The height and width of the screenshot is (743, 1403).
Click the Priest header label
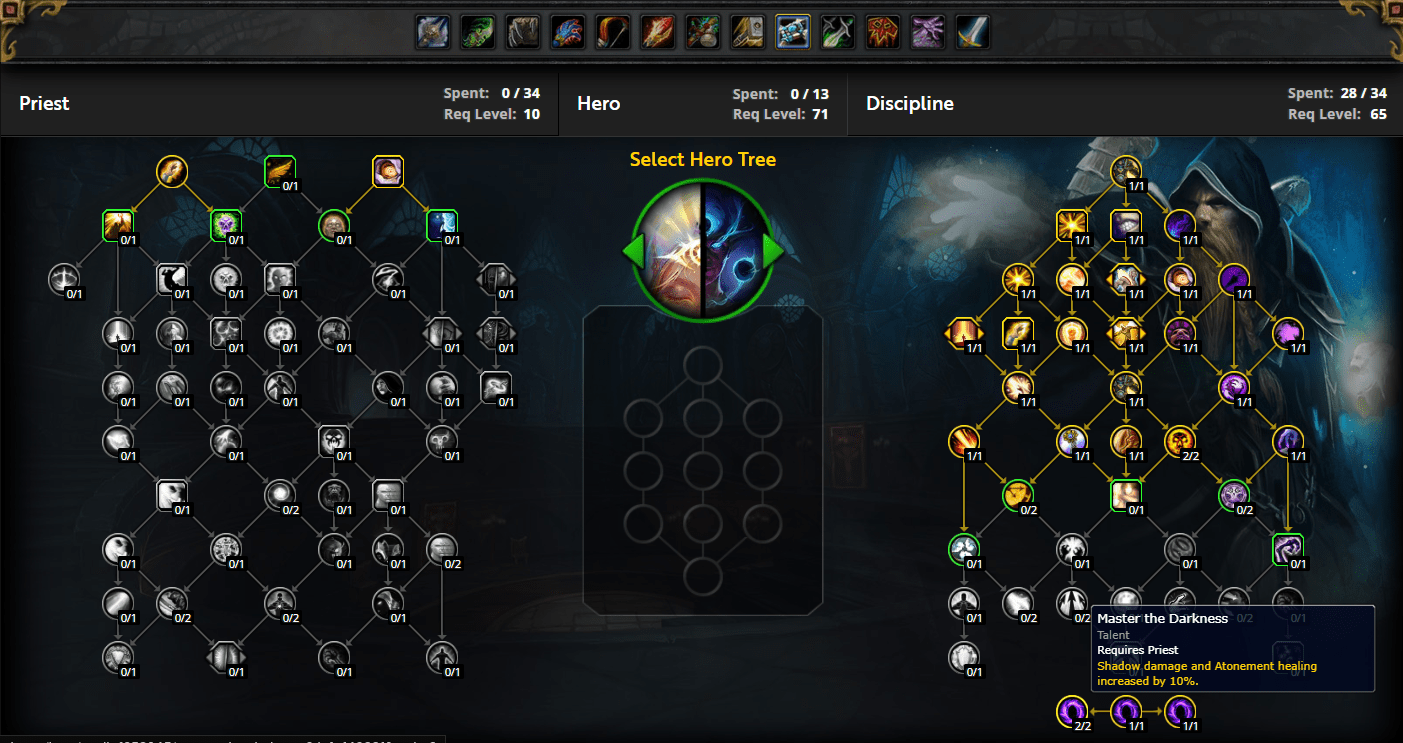44,103
